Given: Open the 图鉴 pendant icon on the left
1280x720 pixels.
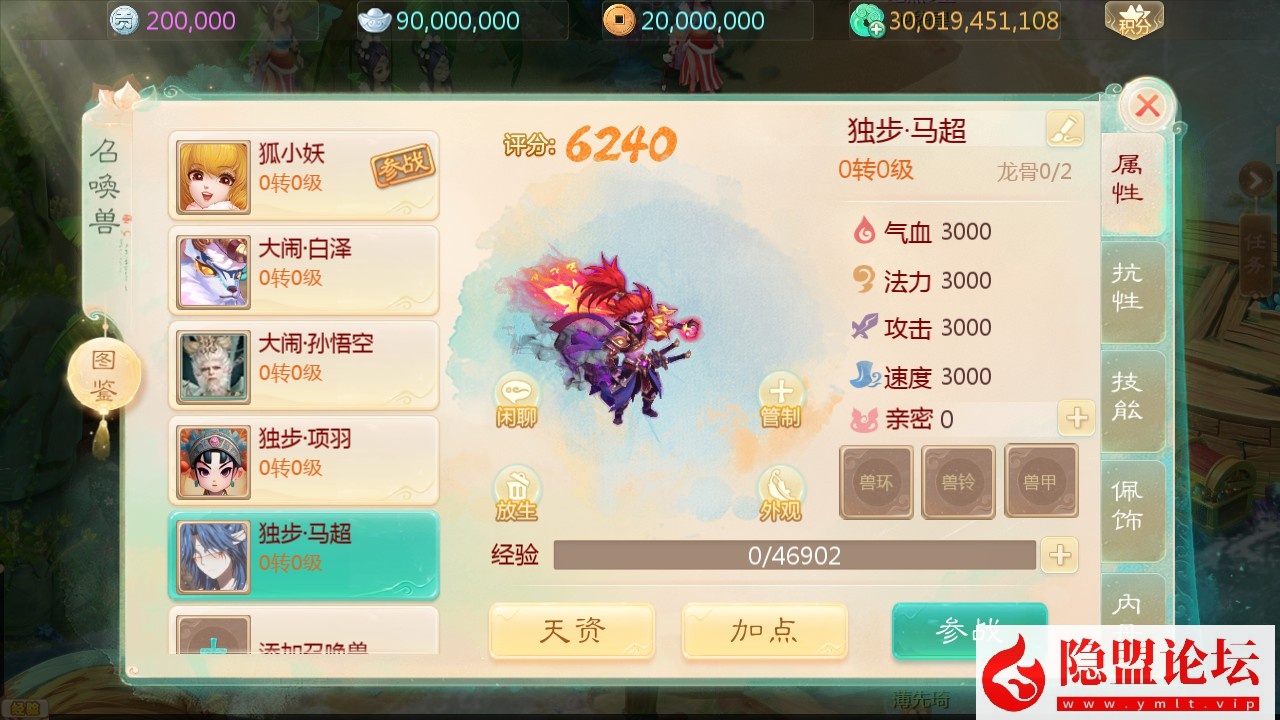Looking at the screenshot, I should click(106, 372).
